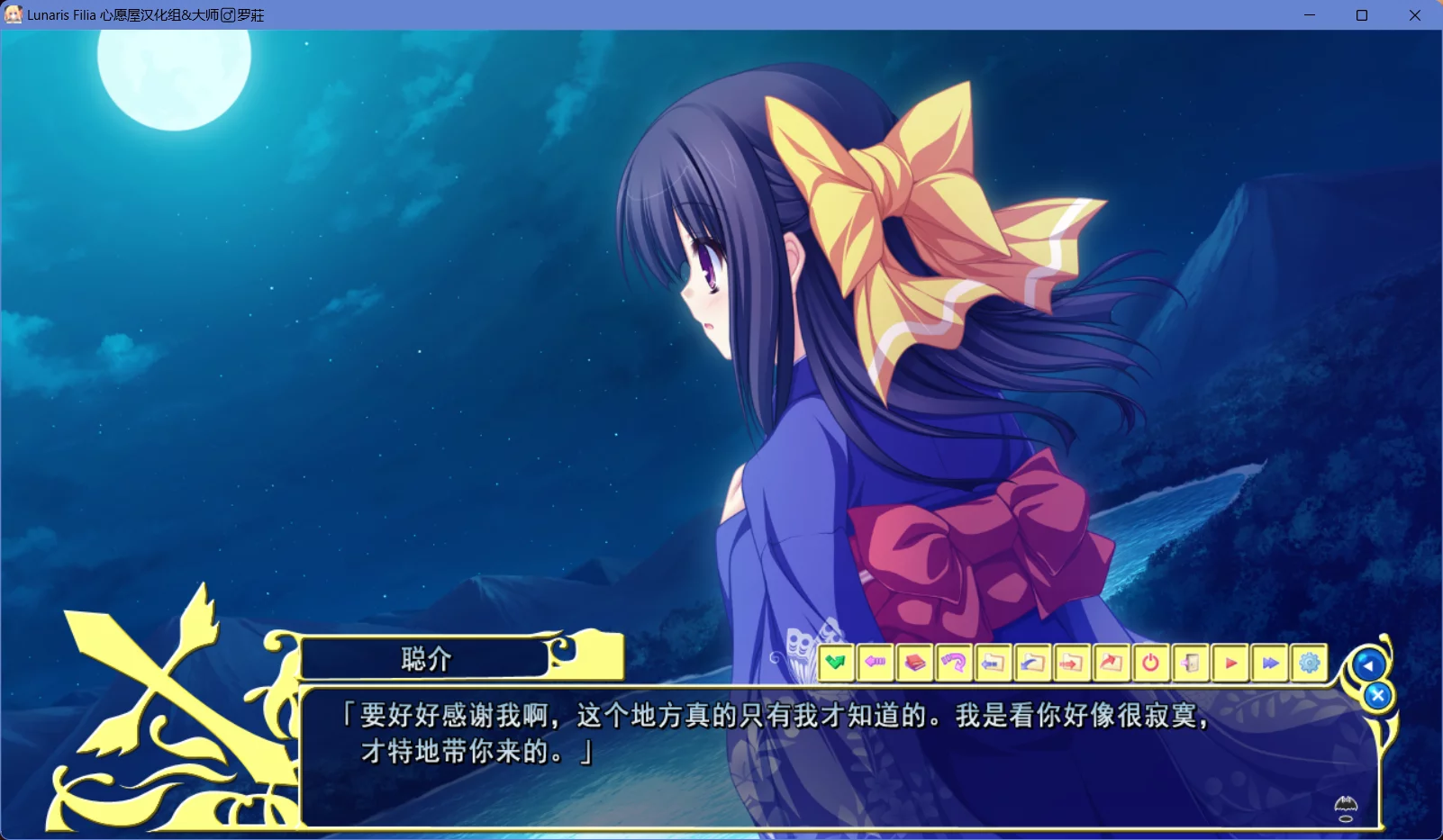This screenshot has height=840, width=1443.
Task: Collapse the toolbar with the blue arrow circle
Action: tap(1369, 664)
